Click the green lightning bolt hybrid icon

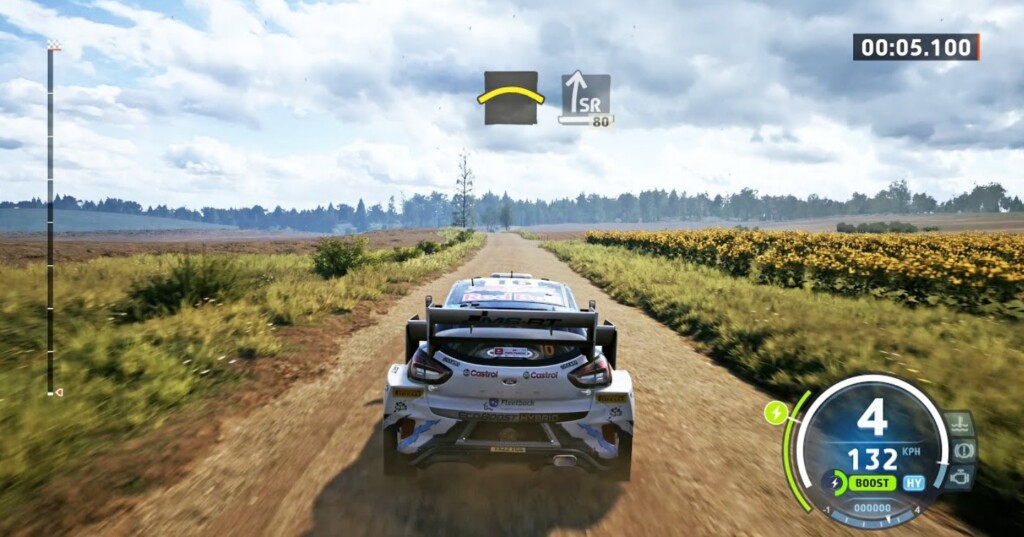[x=775, y=411]
